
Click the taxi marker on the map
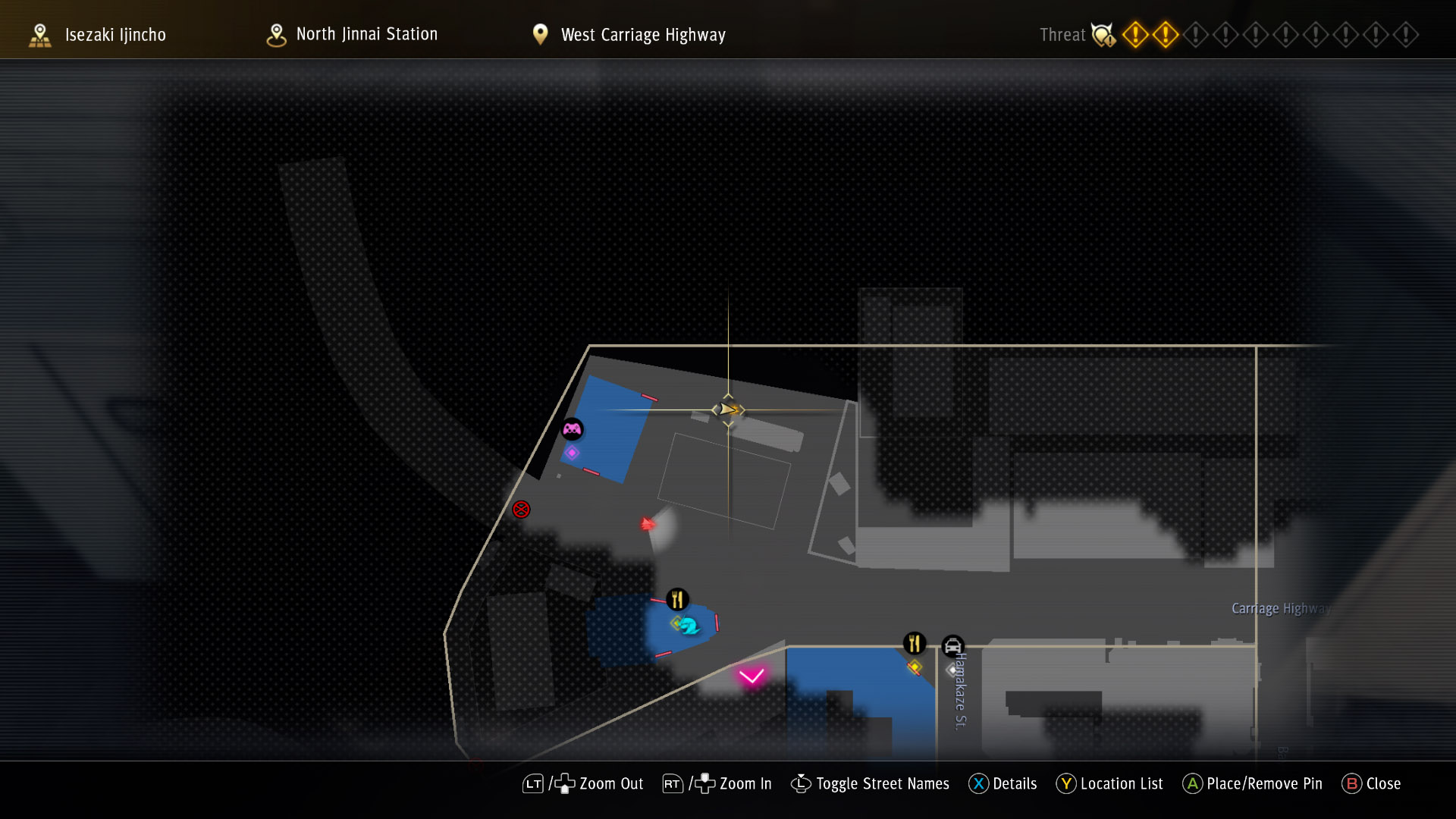tap(952, 647)
